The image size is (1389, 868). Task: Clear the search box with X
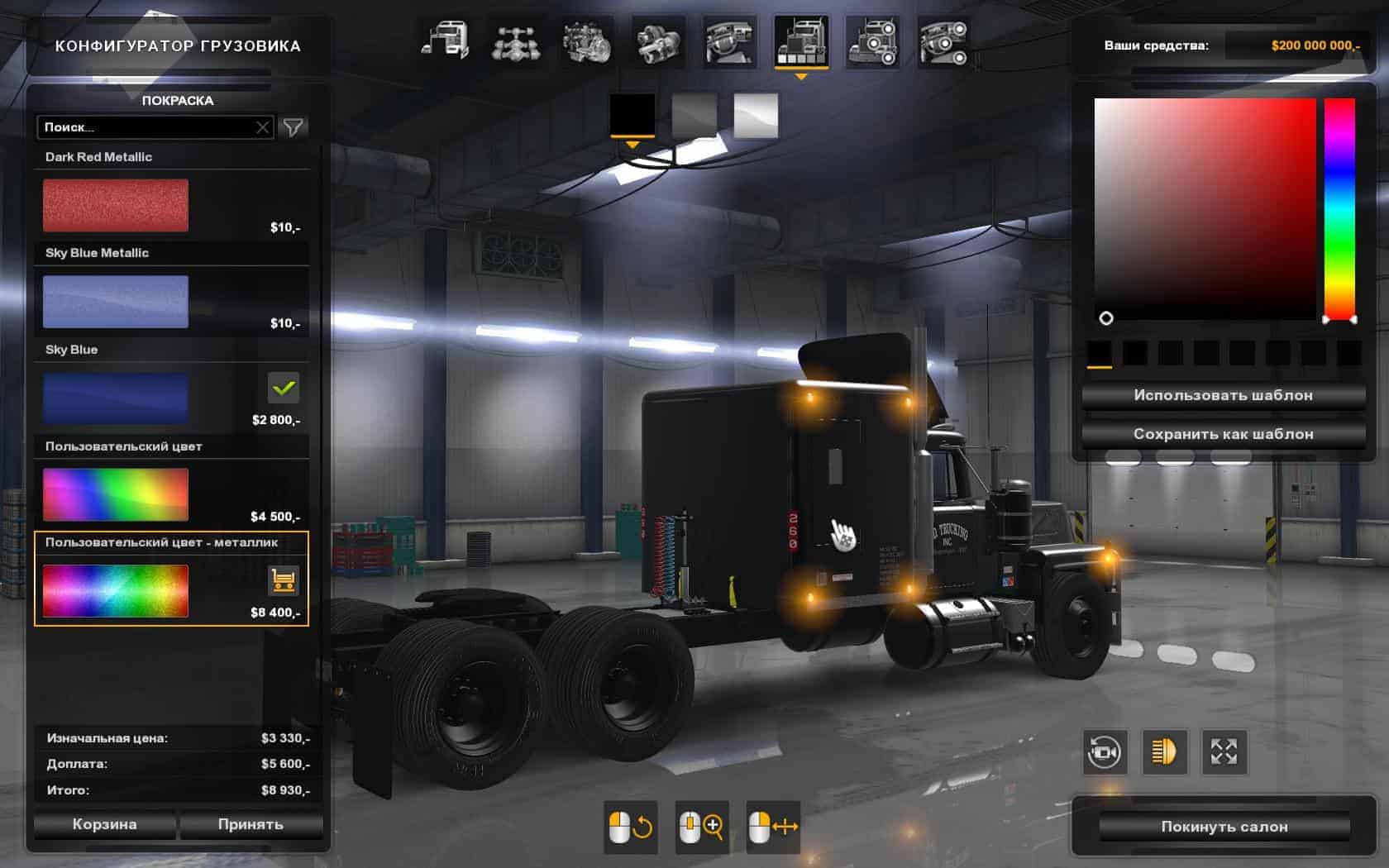coord(262,127)
